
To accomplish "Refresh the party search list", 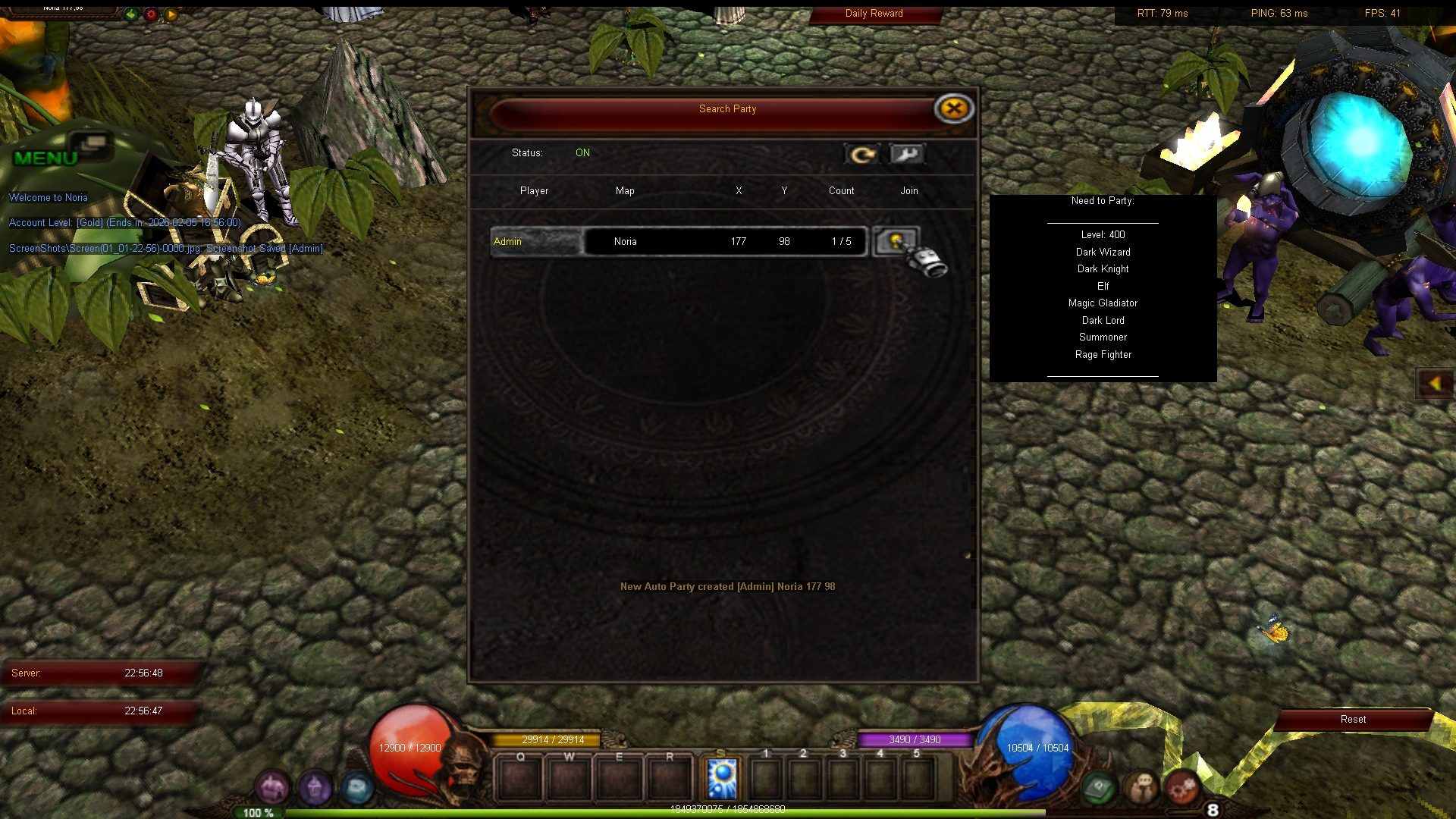I will tap(862, 155).
